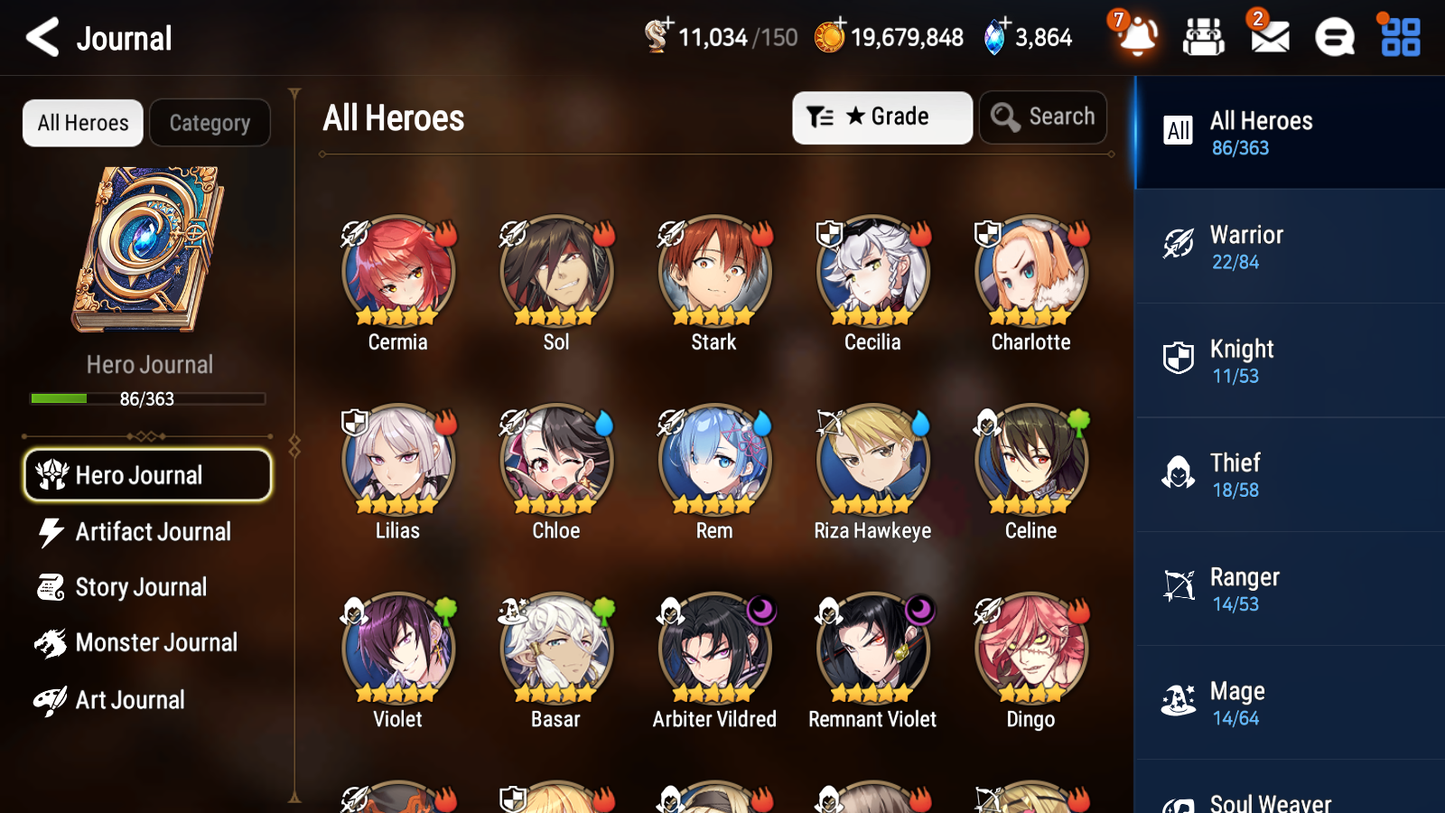Open the inventory bag icon
The width and height of the screenshot is (1445, 813).
1203,36
